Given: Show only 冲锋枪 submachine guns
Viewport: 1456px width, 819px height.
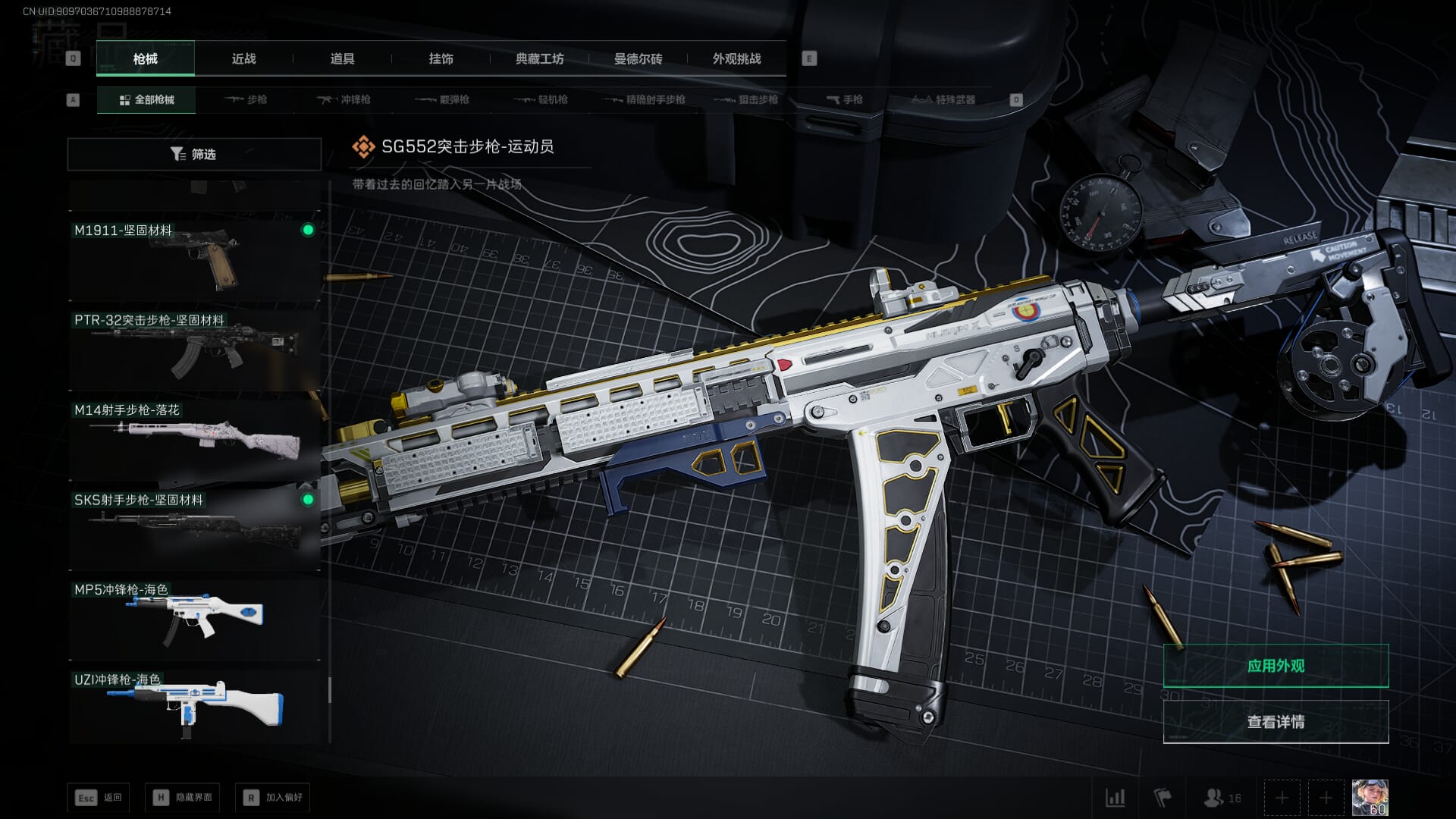Looking at the screenshot, I should click(x=344, y=99).
